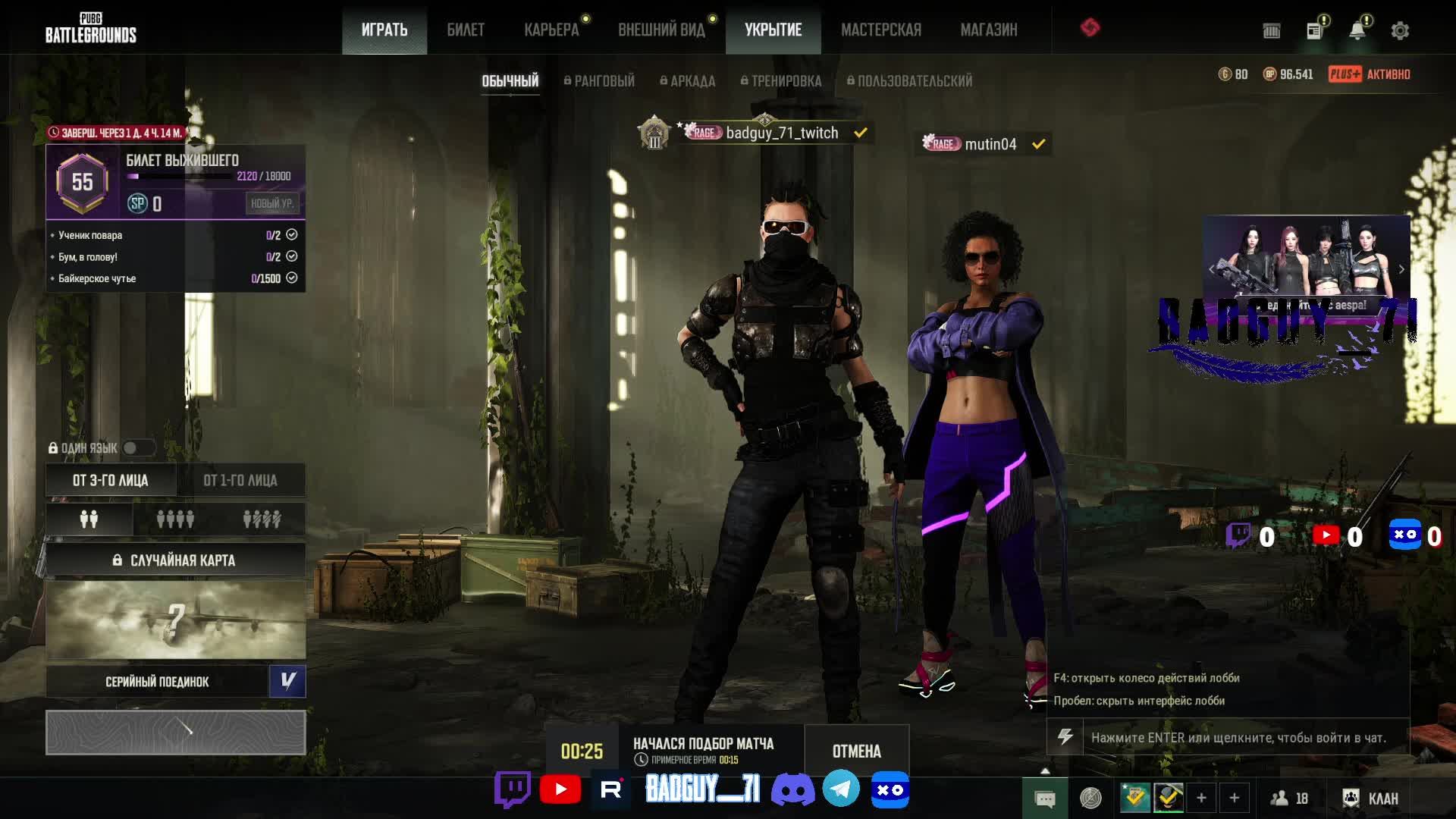Open the gear settings icon
Image resolution: width=1456 pixels, height=819 pixels.
point(1400,31)
